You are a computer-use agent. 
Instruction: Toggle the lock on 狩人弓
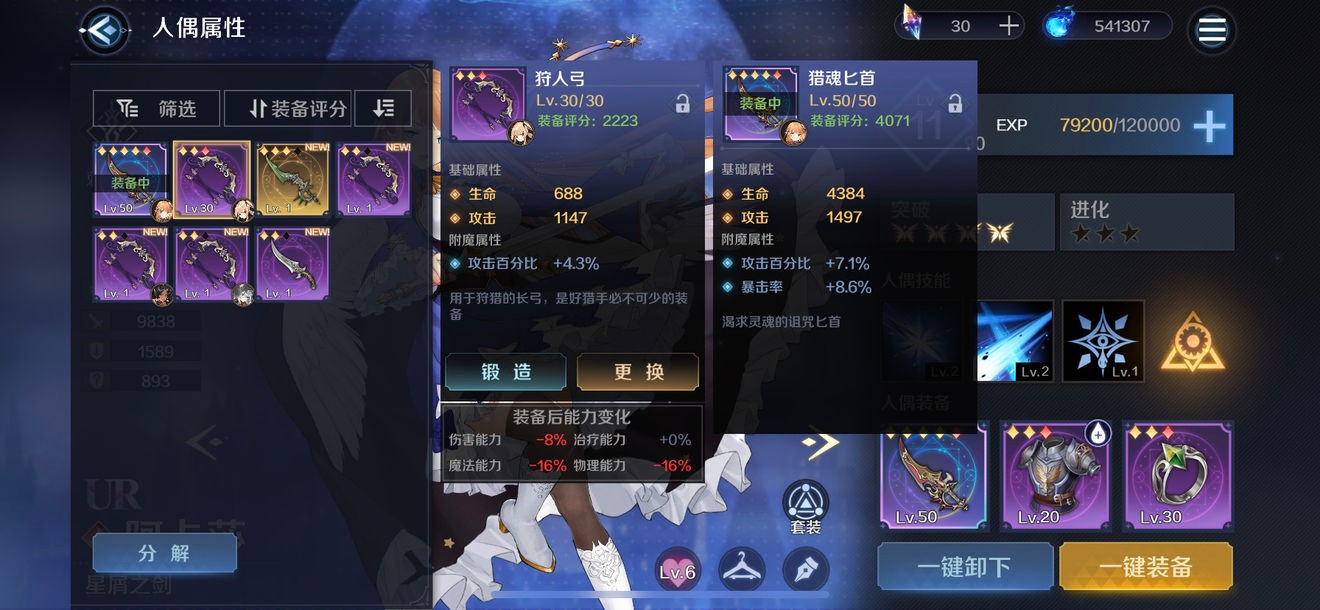(682, 103)
